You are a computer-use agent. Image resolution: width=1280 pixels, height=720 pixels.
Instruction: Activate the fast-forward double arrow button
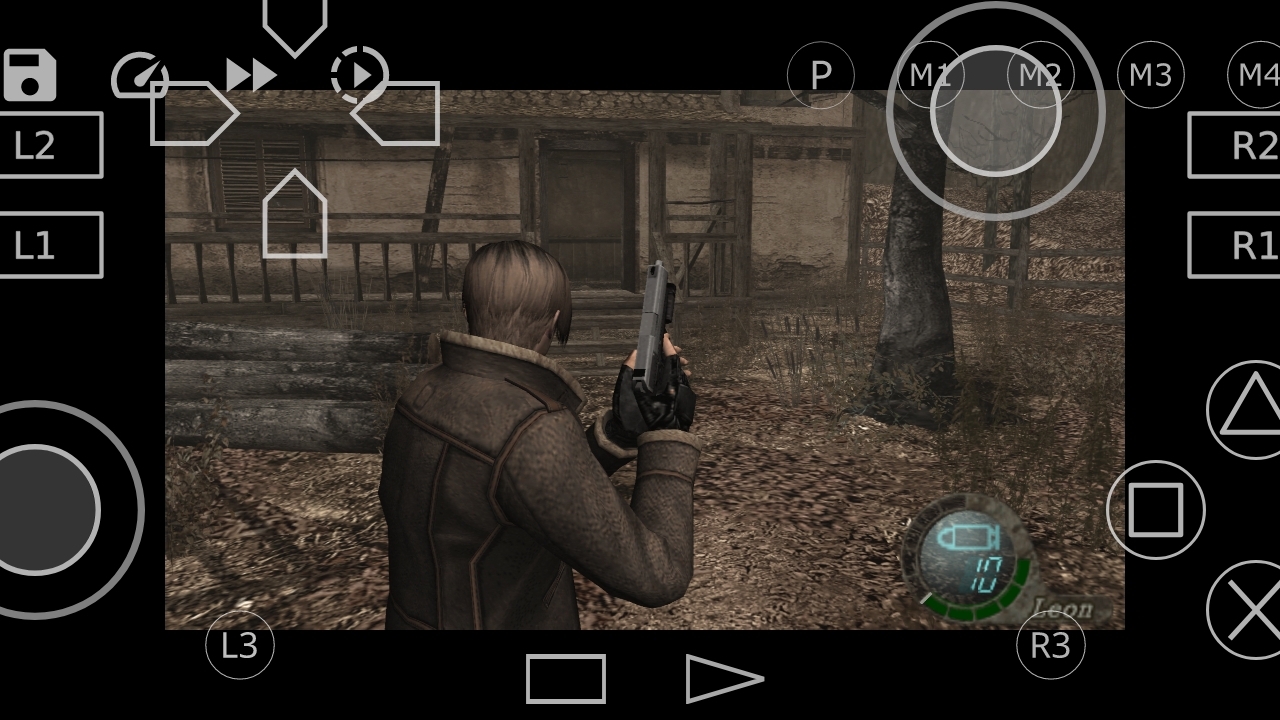(x=250, y=75)
